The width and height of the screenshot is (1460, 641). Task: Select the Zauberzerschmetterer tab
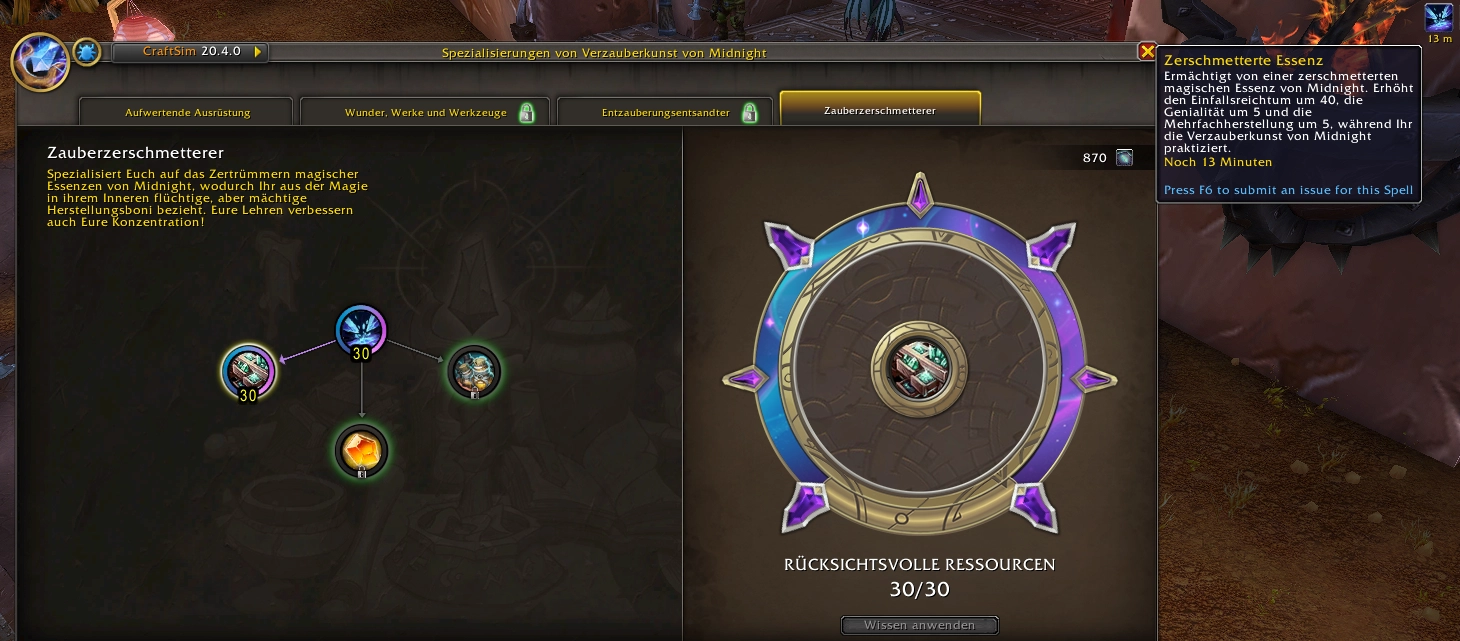coord(879,110)
